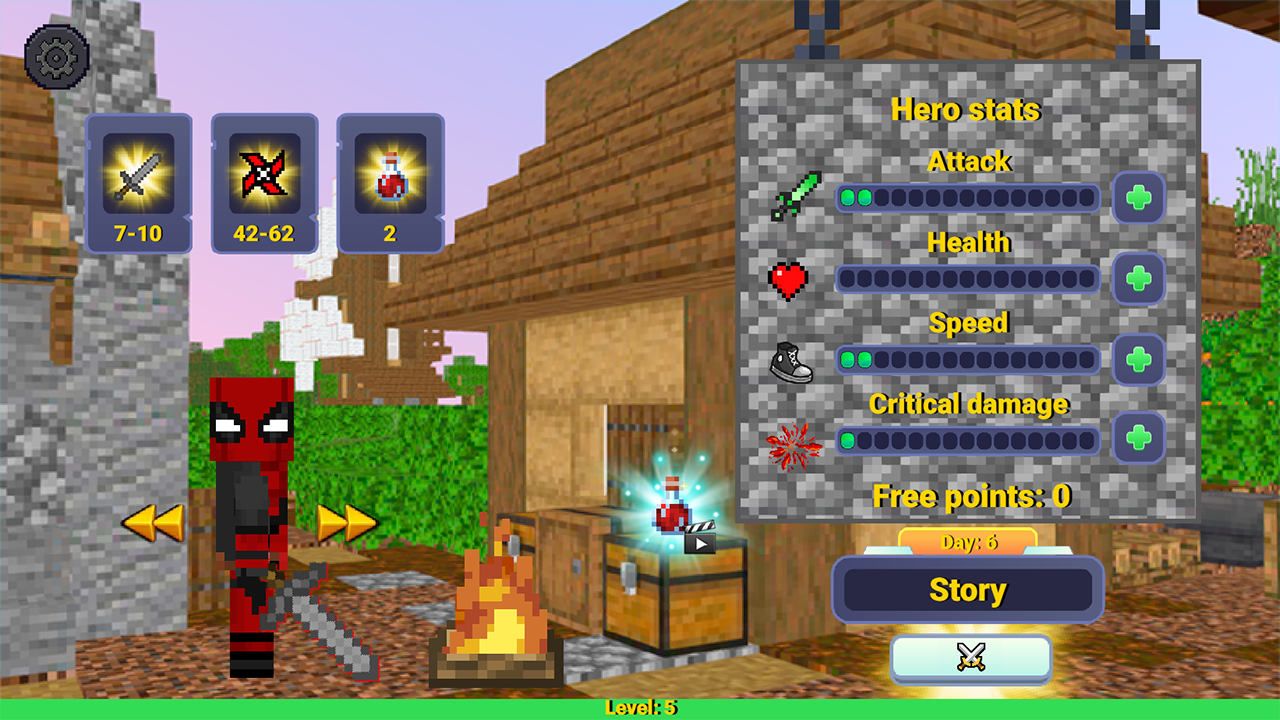Upgrade Critical damage with the plus button
This screenshot has width=1280, height=720.
1139,440
